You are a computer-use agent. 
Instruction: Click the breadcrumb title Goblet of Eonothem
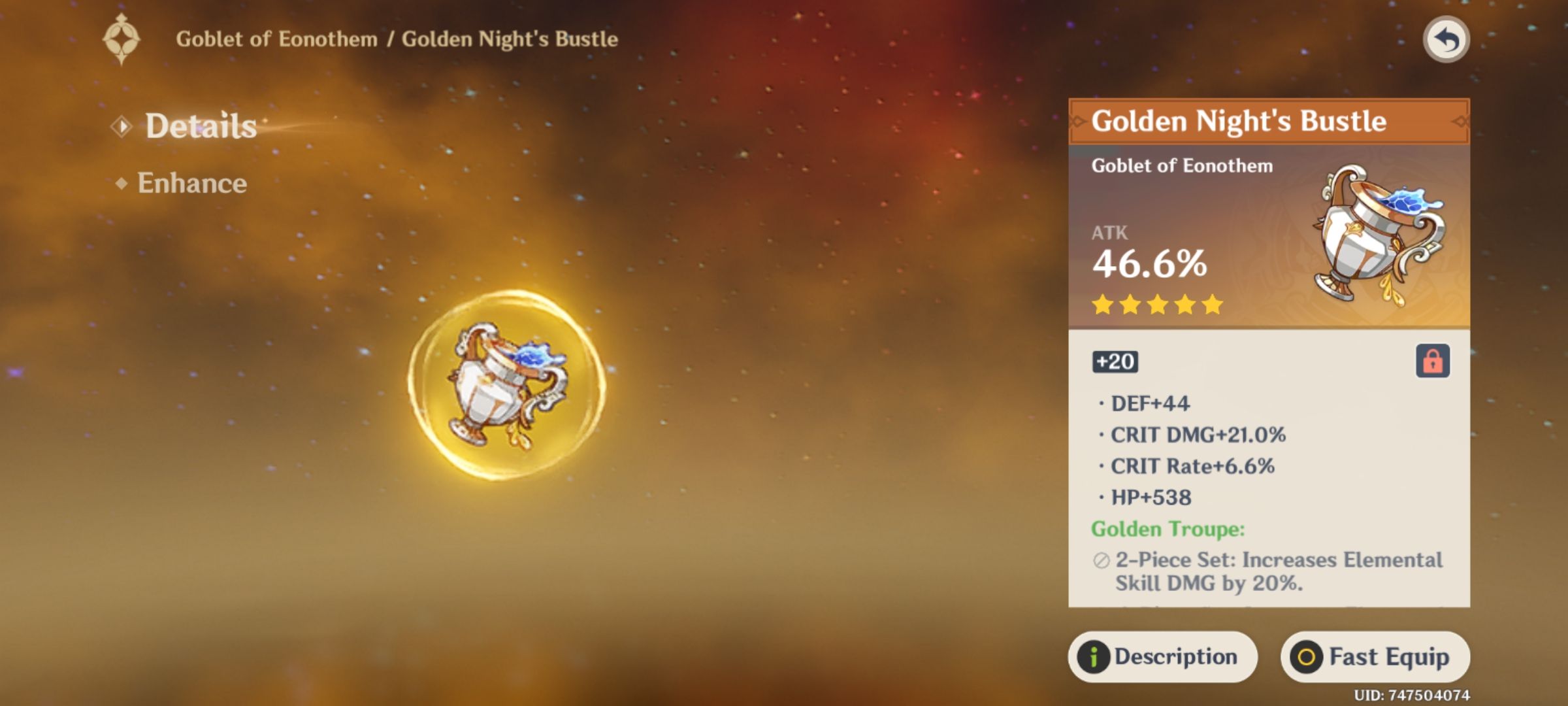point(278,38)
